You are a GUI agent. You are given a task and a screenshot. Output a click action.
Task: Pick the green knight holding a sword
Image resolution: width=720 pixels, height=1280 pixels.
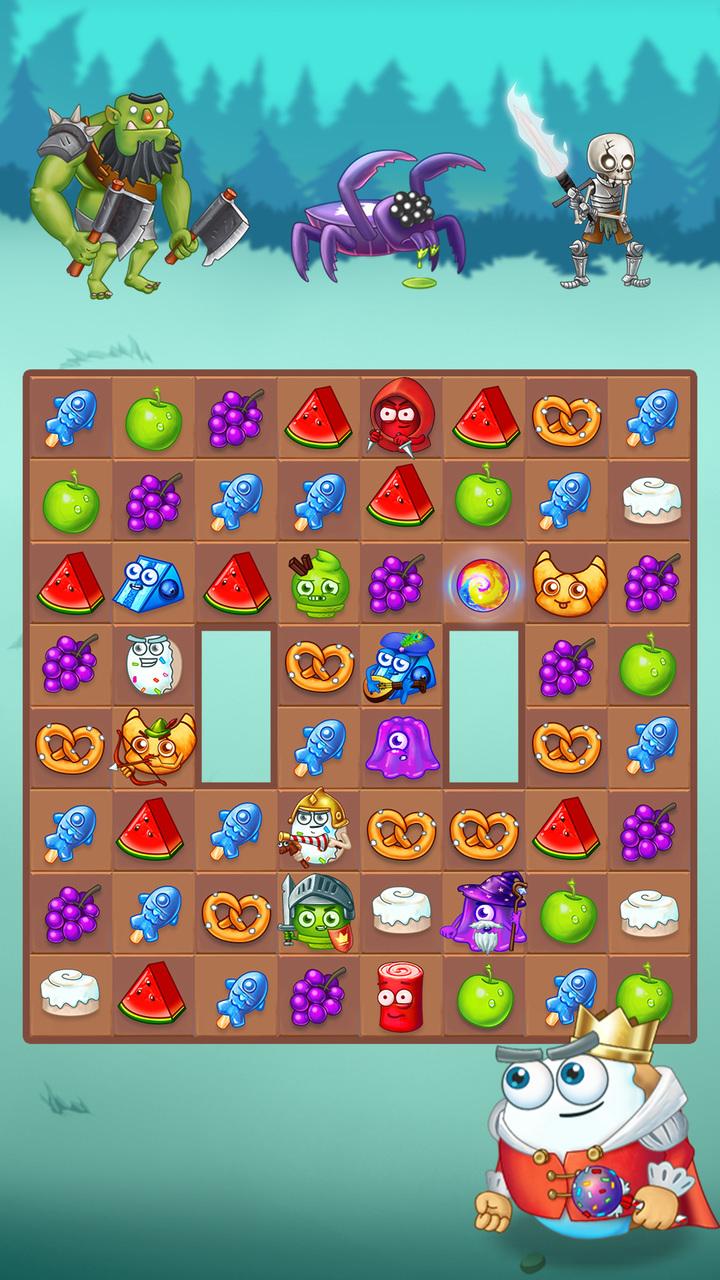[318, 912]
